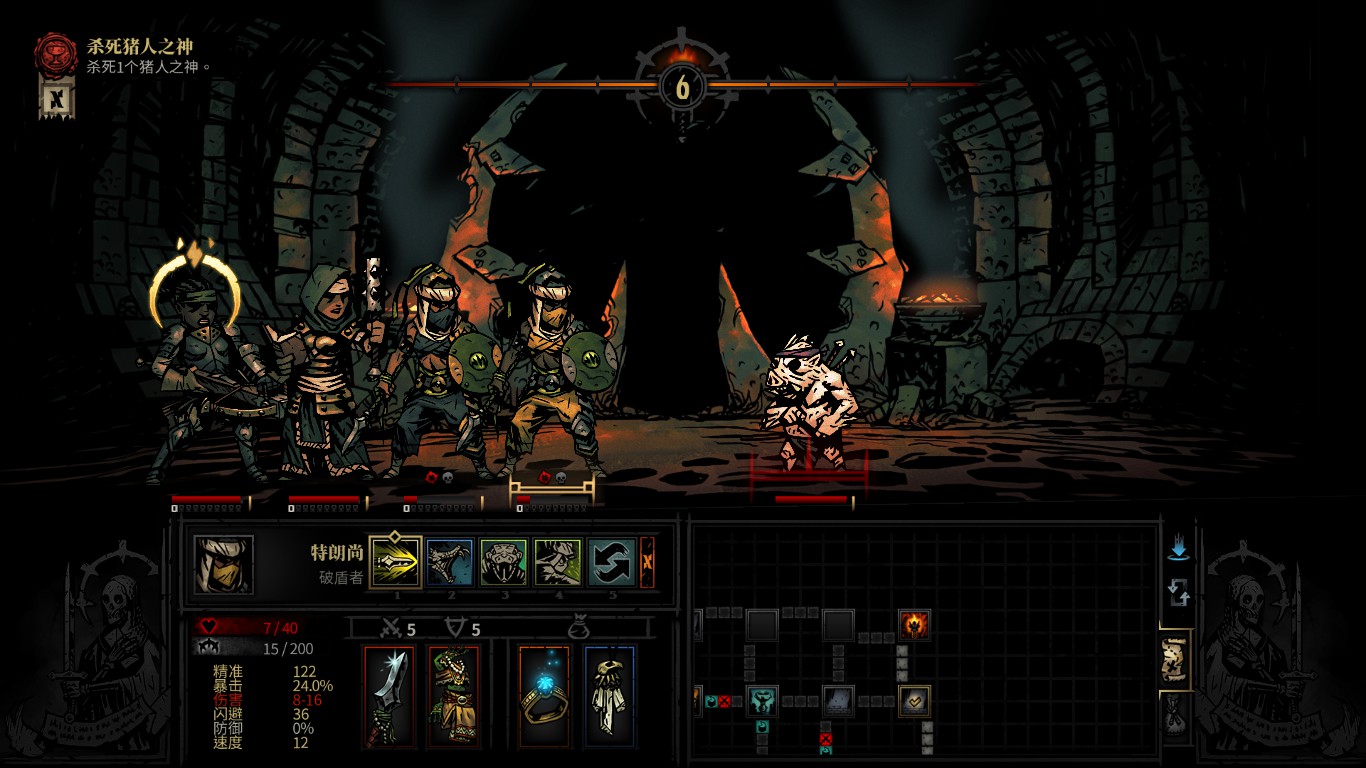This screenshot has height=768, width=1366.
Task: Select the current room with the gold checkmark
Action: coord(914,701)
